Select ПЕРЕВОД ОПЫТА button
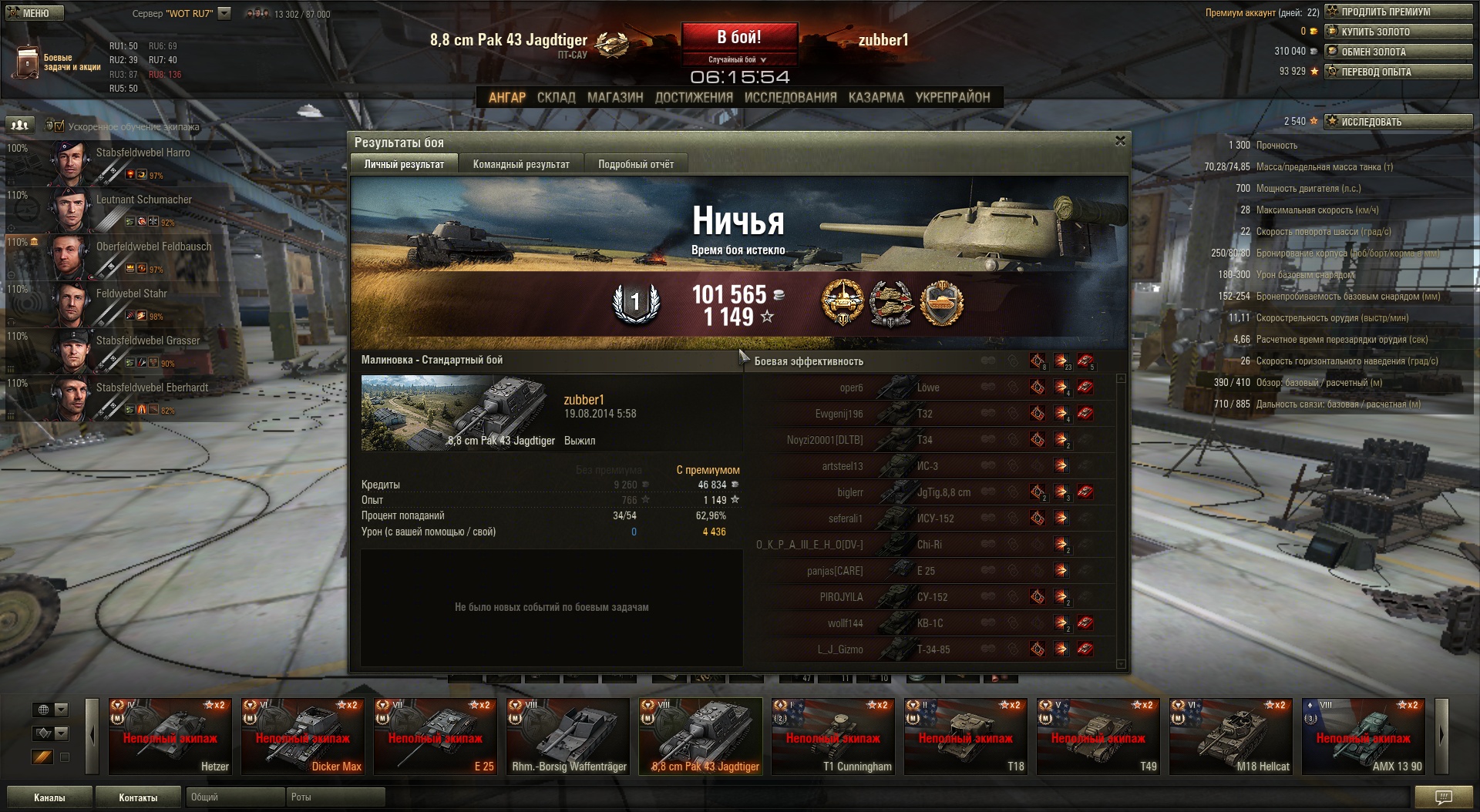1480x812 pixels. point(1398,72)
